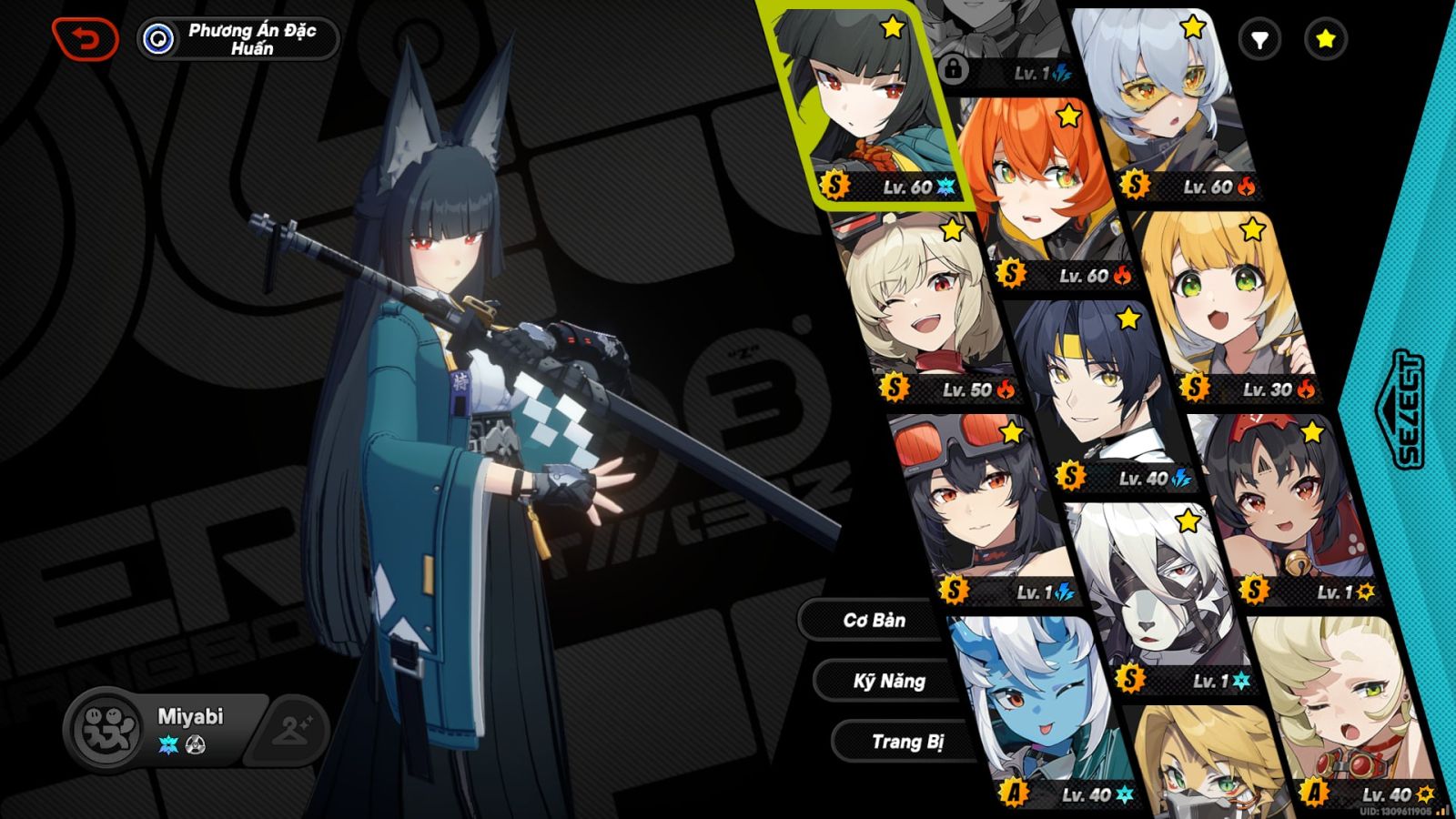Click the frost attribute icon under Miyabi's name
The height and width of the screenshot is (819, 1456).
point(168,744)
